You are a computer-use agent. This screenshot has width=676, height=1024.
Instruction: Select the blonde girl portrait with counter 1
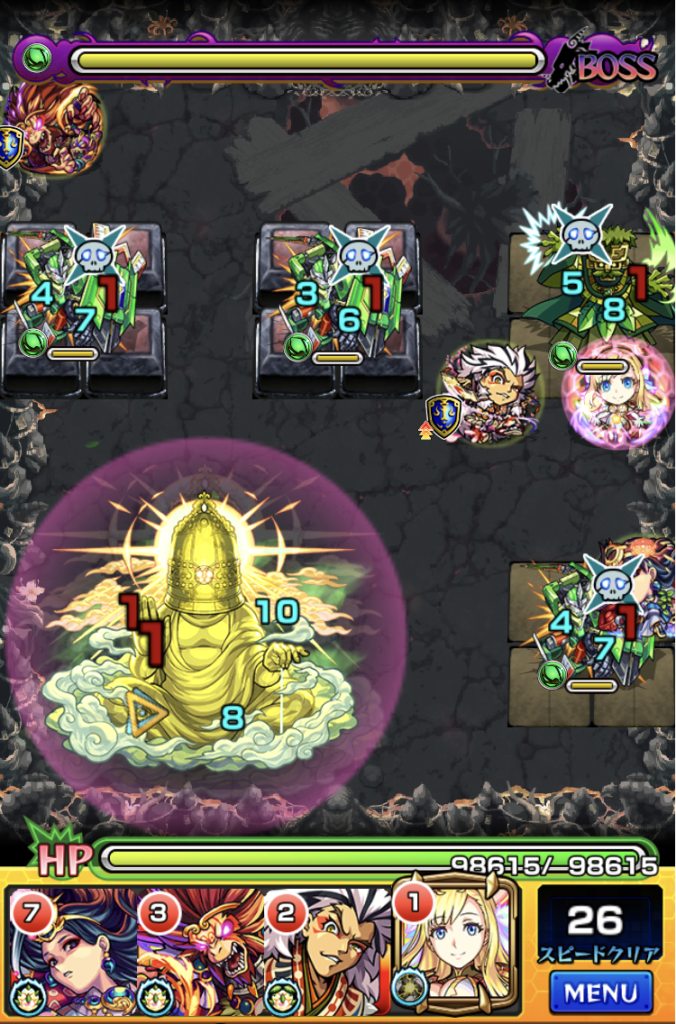point(458,945)
